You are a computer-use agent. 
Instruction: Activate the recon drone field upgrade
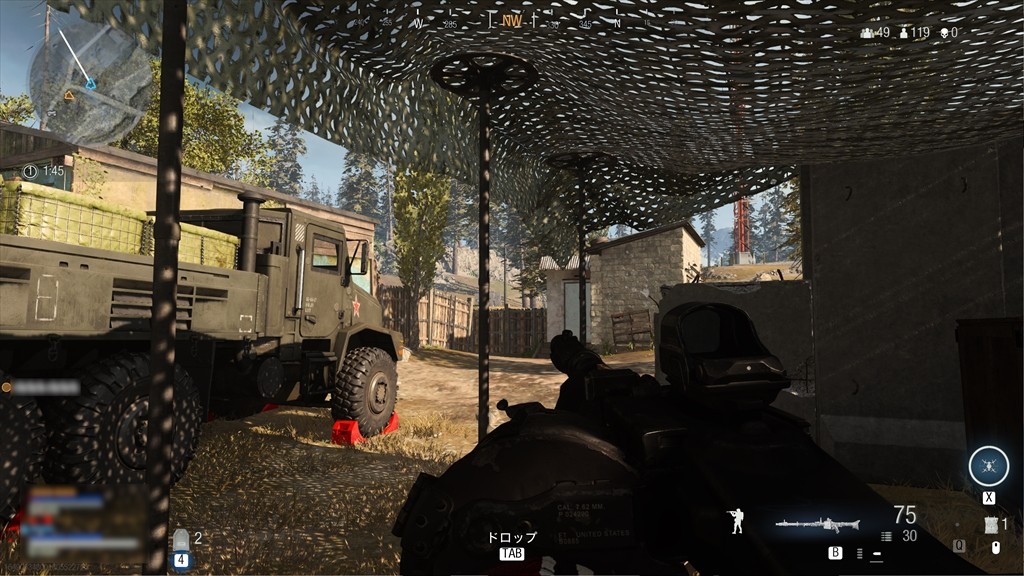click(988, 467)
